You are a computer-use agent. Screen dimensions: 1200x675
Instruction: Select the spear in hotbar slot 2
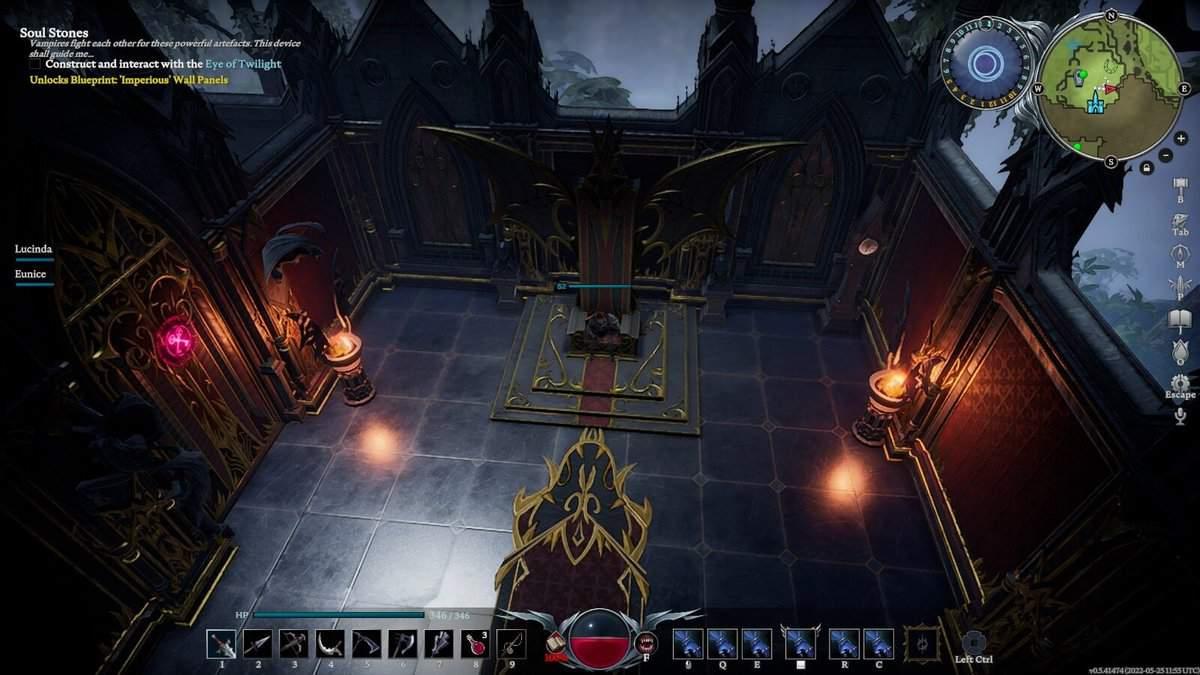click(257, 644)
